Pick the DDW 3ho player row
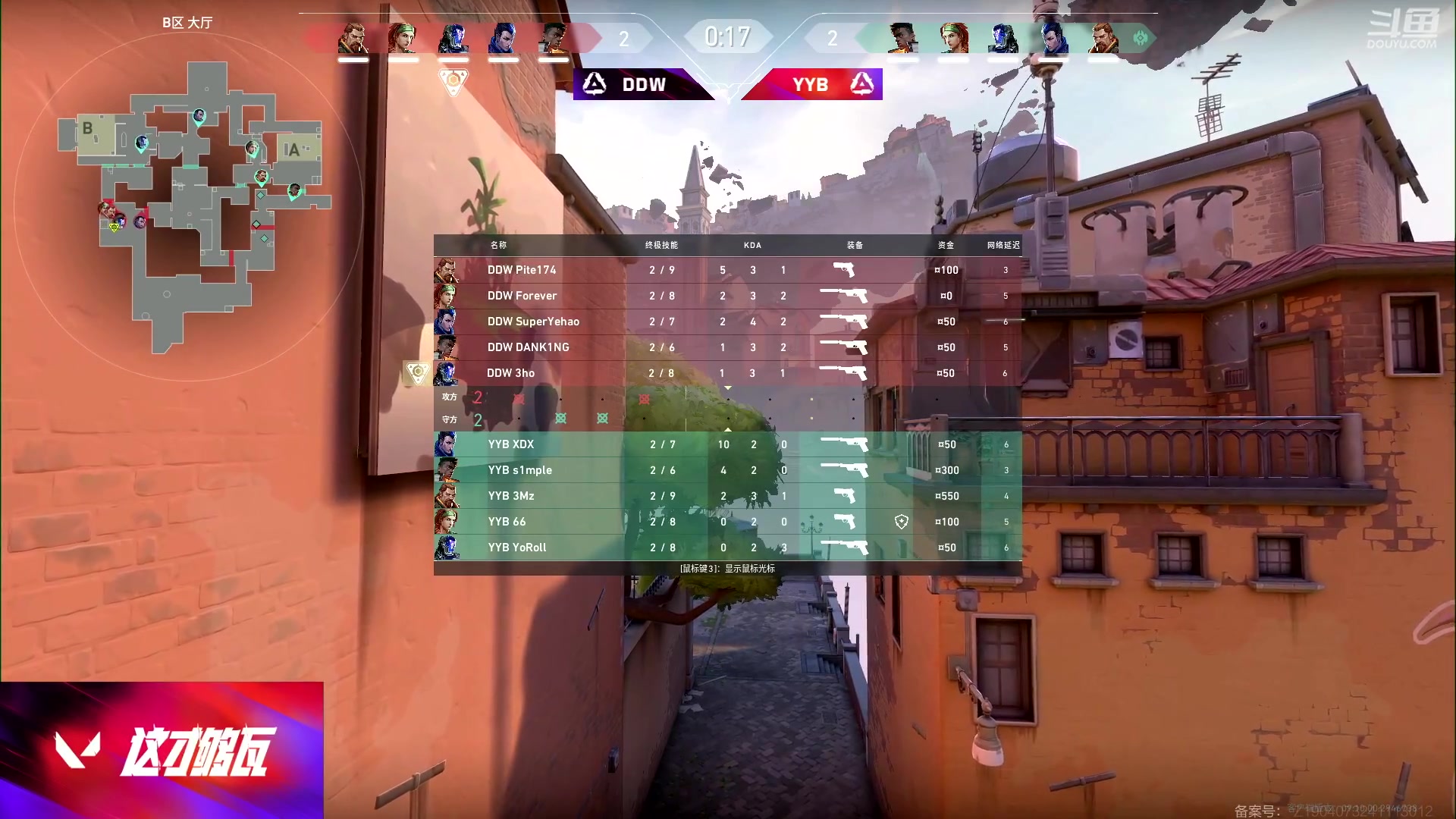 click(x=726, y=373)
